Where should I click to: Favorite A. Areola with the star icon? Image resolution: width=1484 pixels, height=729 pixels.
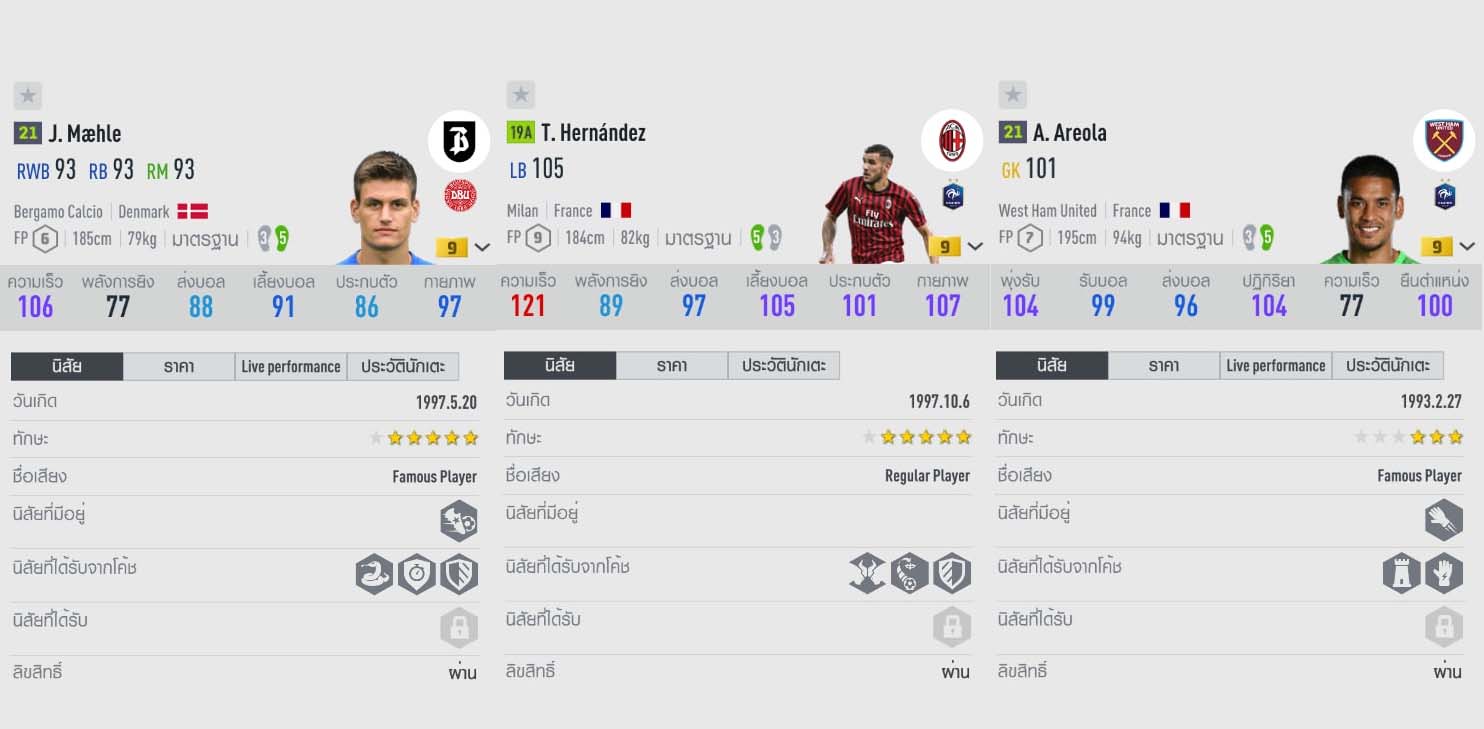point(1012,95)
